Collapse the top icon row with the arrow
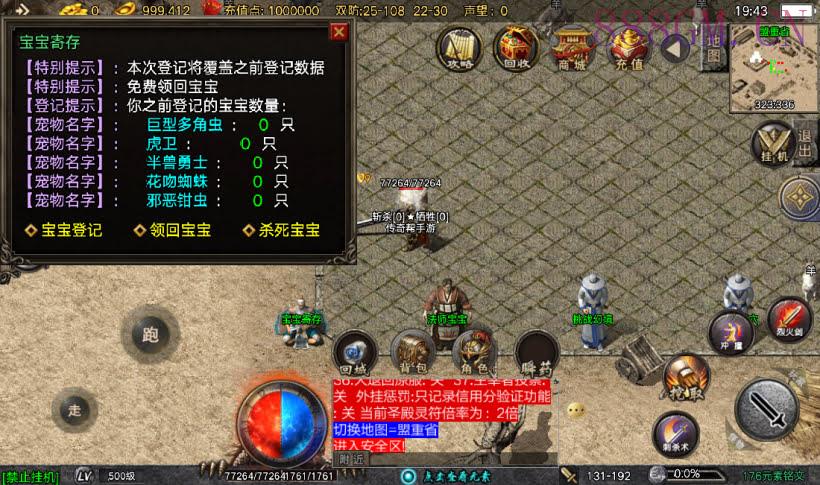820x485 pixels. click(677, 47)
